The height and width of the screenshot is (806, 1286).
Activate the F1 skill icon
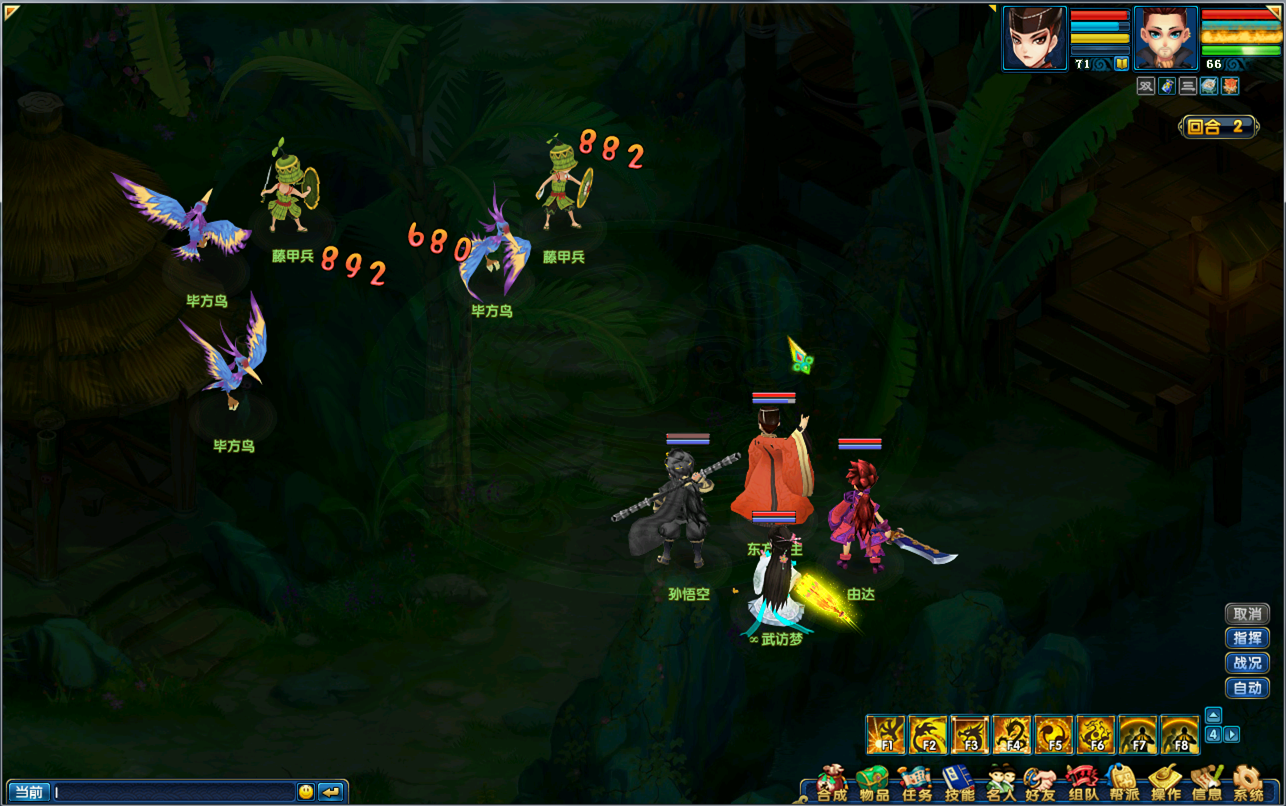886,735
